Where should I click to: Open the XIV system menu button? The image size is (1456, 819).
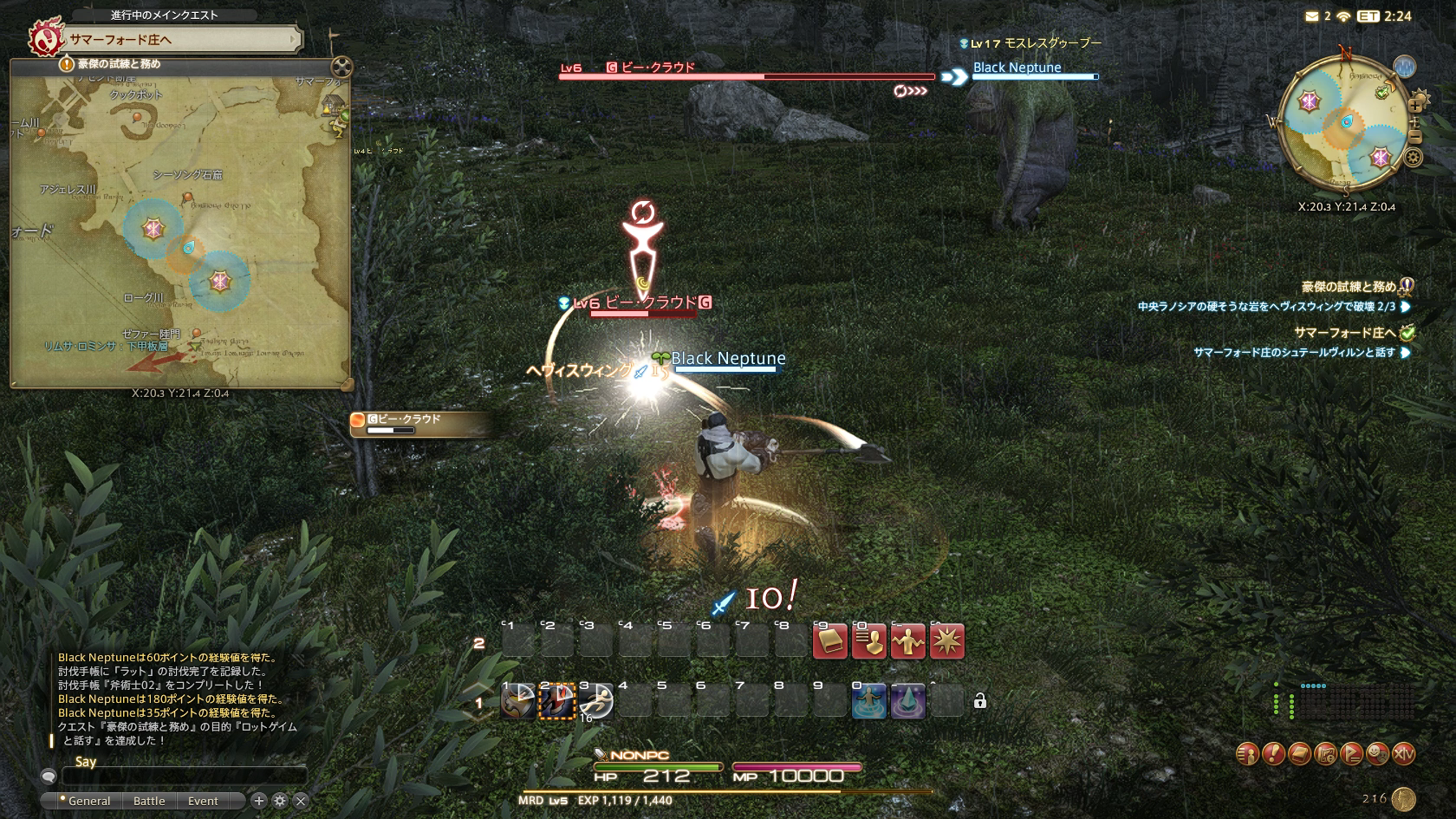(1403, 754)
